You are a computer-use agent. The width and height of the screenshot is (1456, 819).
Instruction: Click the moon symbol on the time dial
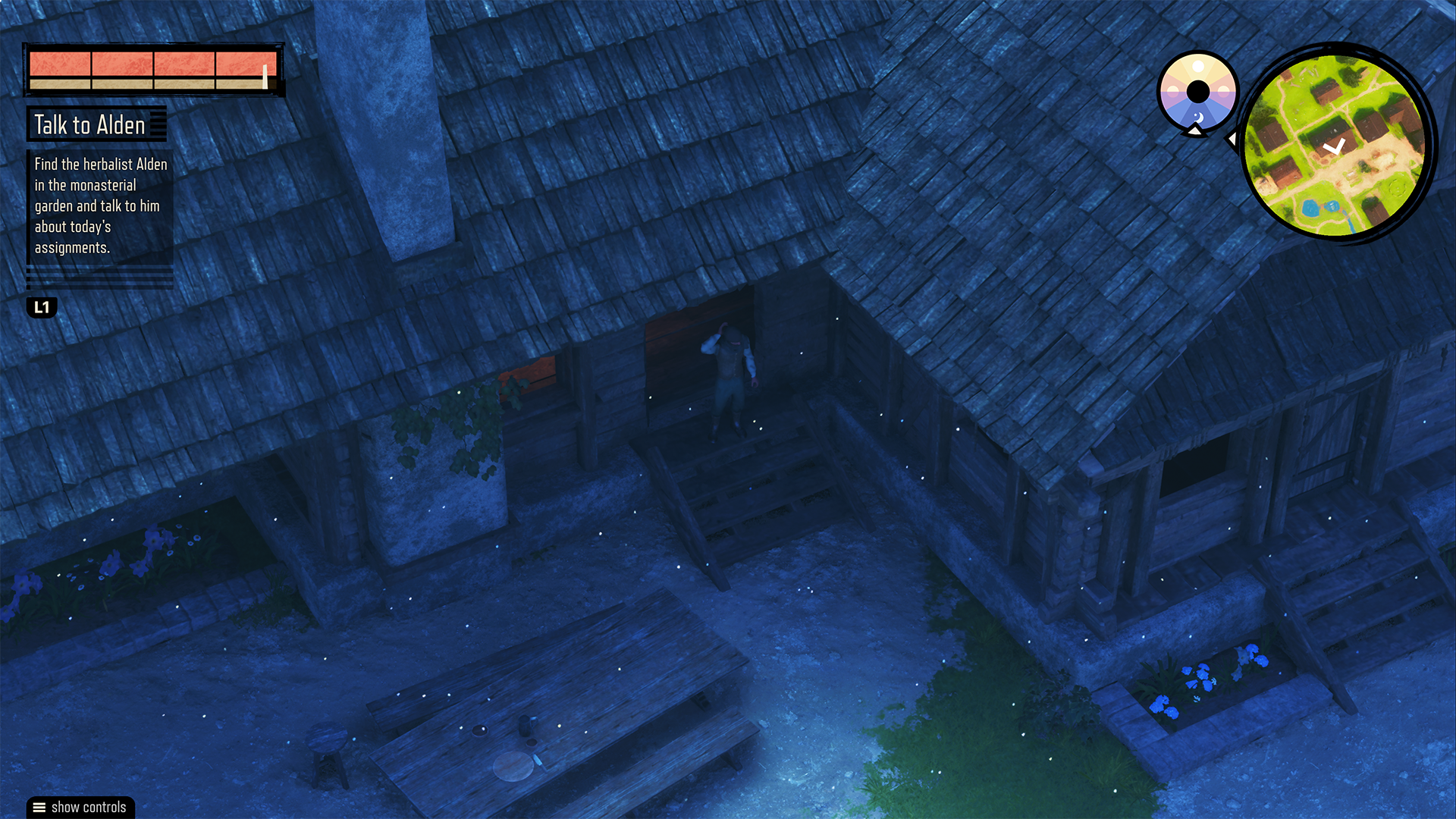point(1198,115)
